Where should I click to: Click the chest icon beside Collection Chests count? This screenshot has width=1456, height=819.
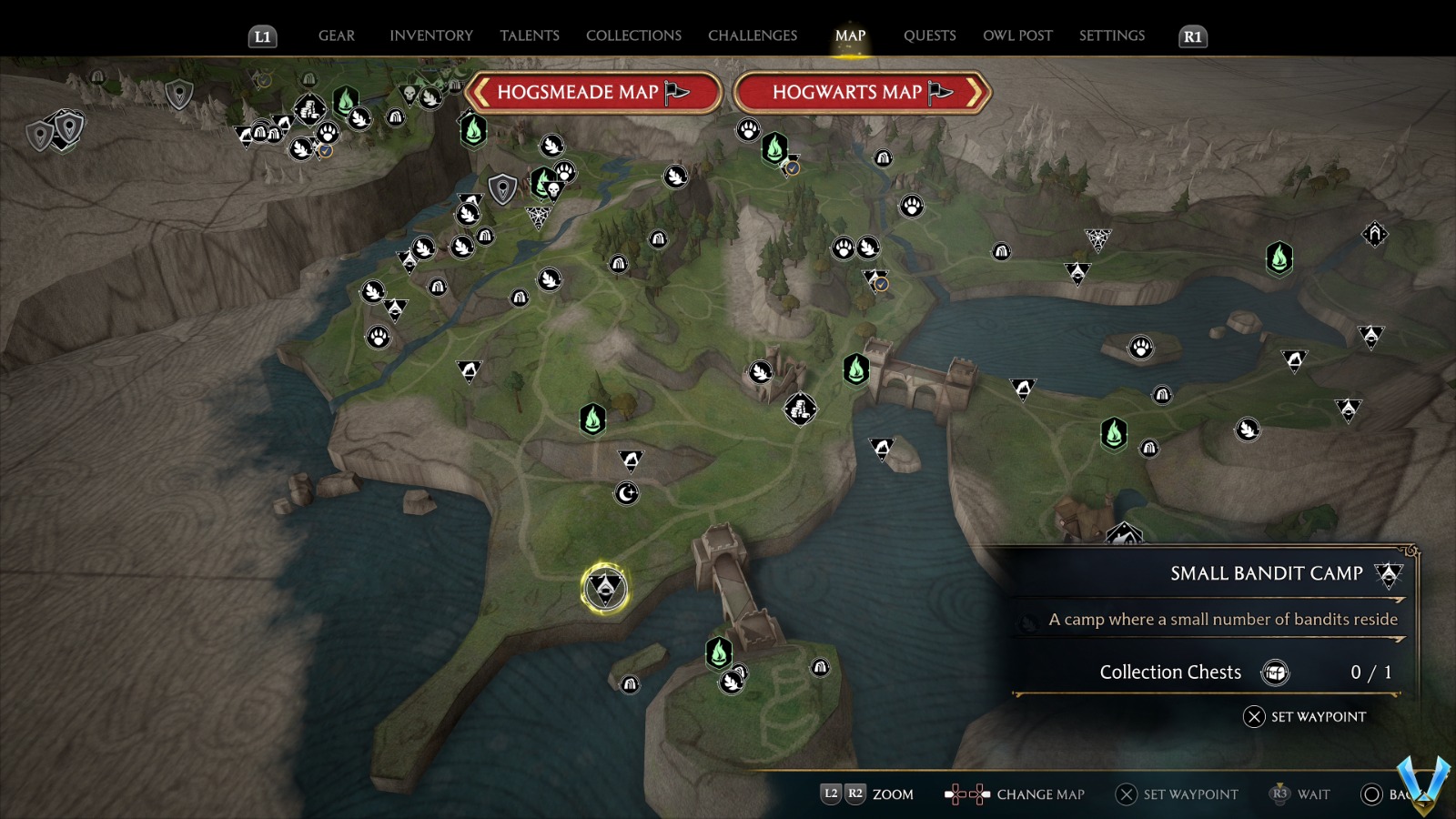click(1277, 672)
